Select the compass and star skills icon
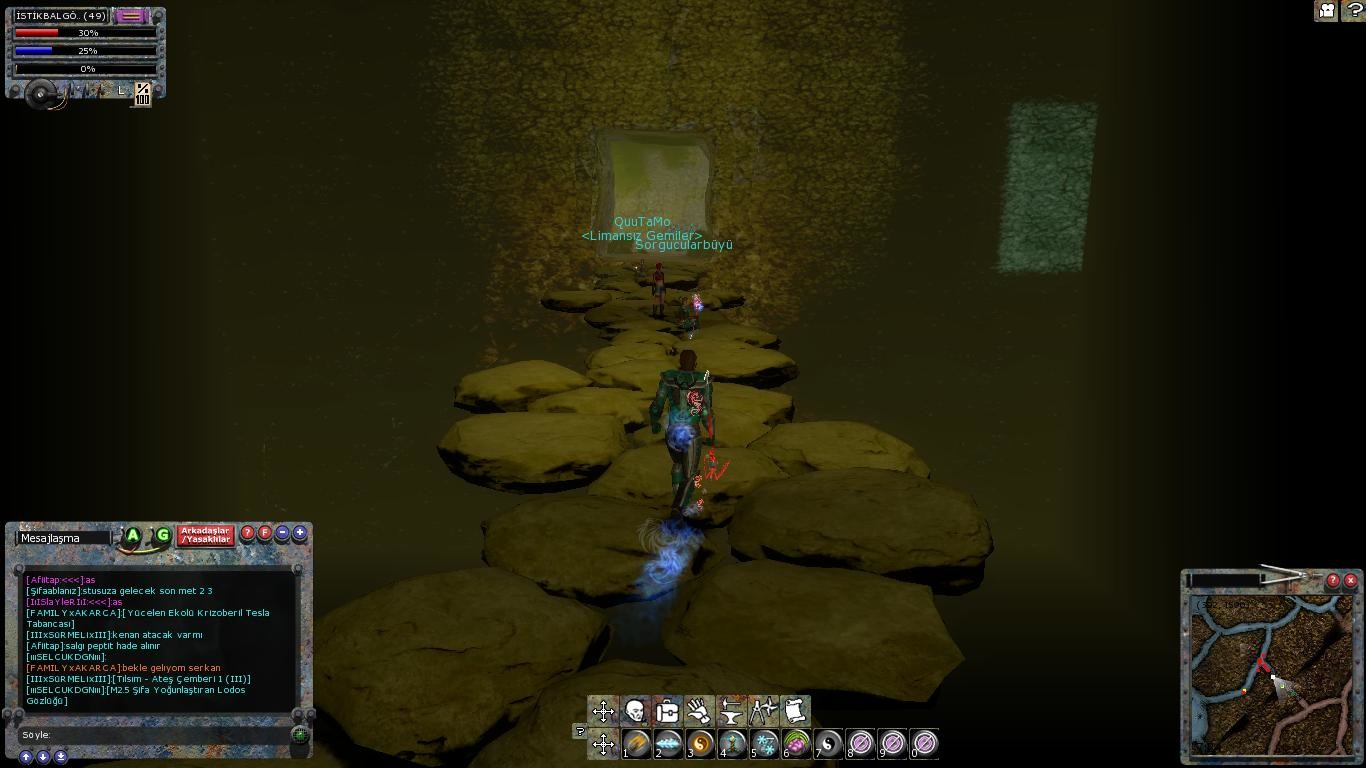Screen dimensions: 1366x768 [x=763, y=711]
